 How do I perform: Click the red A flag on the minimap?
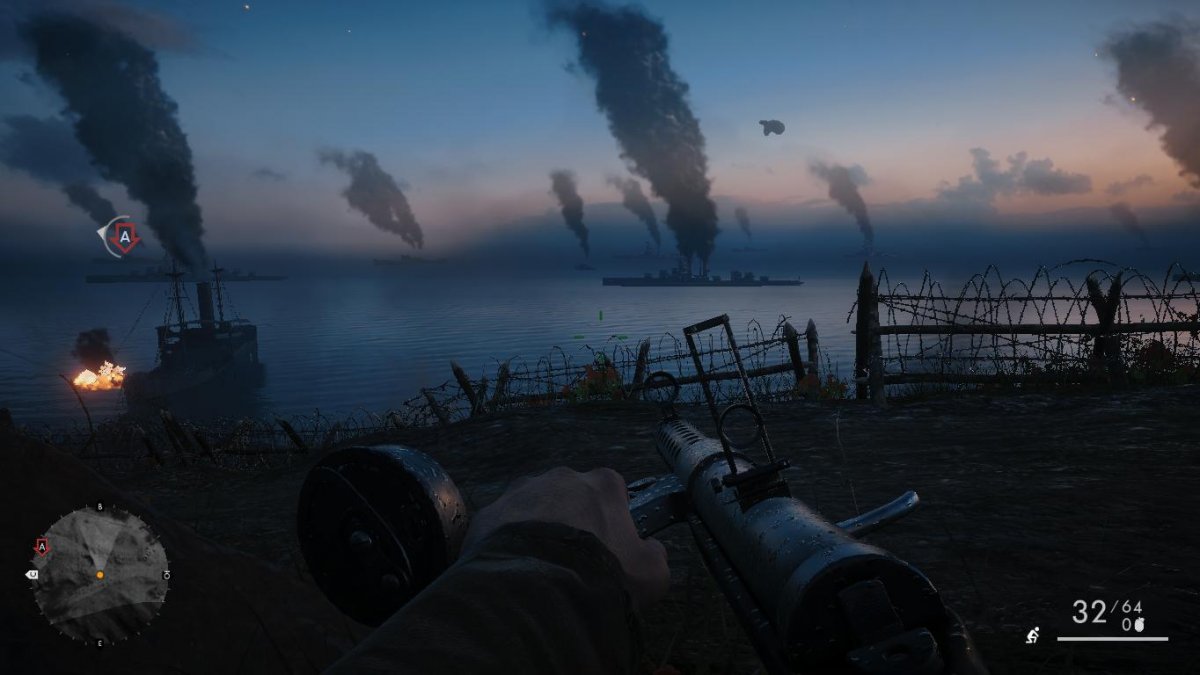click(x=42, y=546)
